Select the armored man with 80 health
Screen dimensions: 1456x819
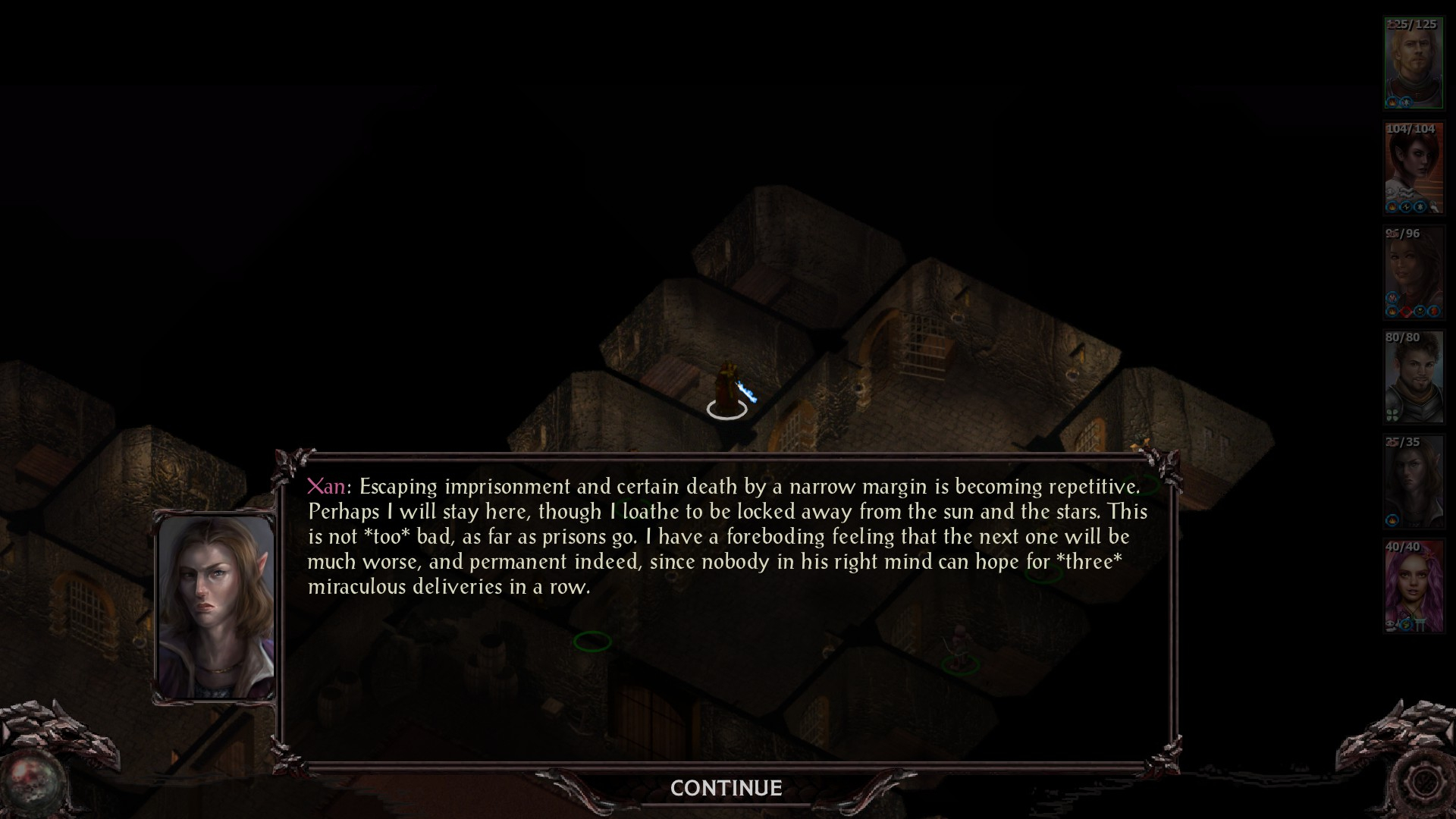(1413, 377)
